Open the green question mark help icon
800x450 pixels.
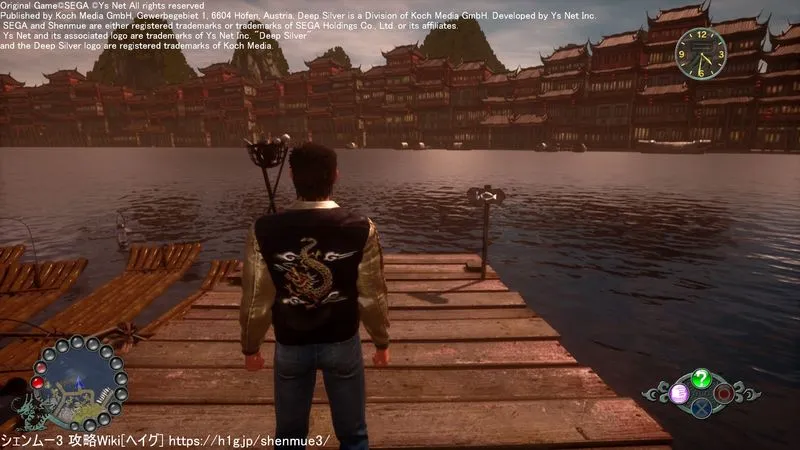point(701,377)
